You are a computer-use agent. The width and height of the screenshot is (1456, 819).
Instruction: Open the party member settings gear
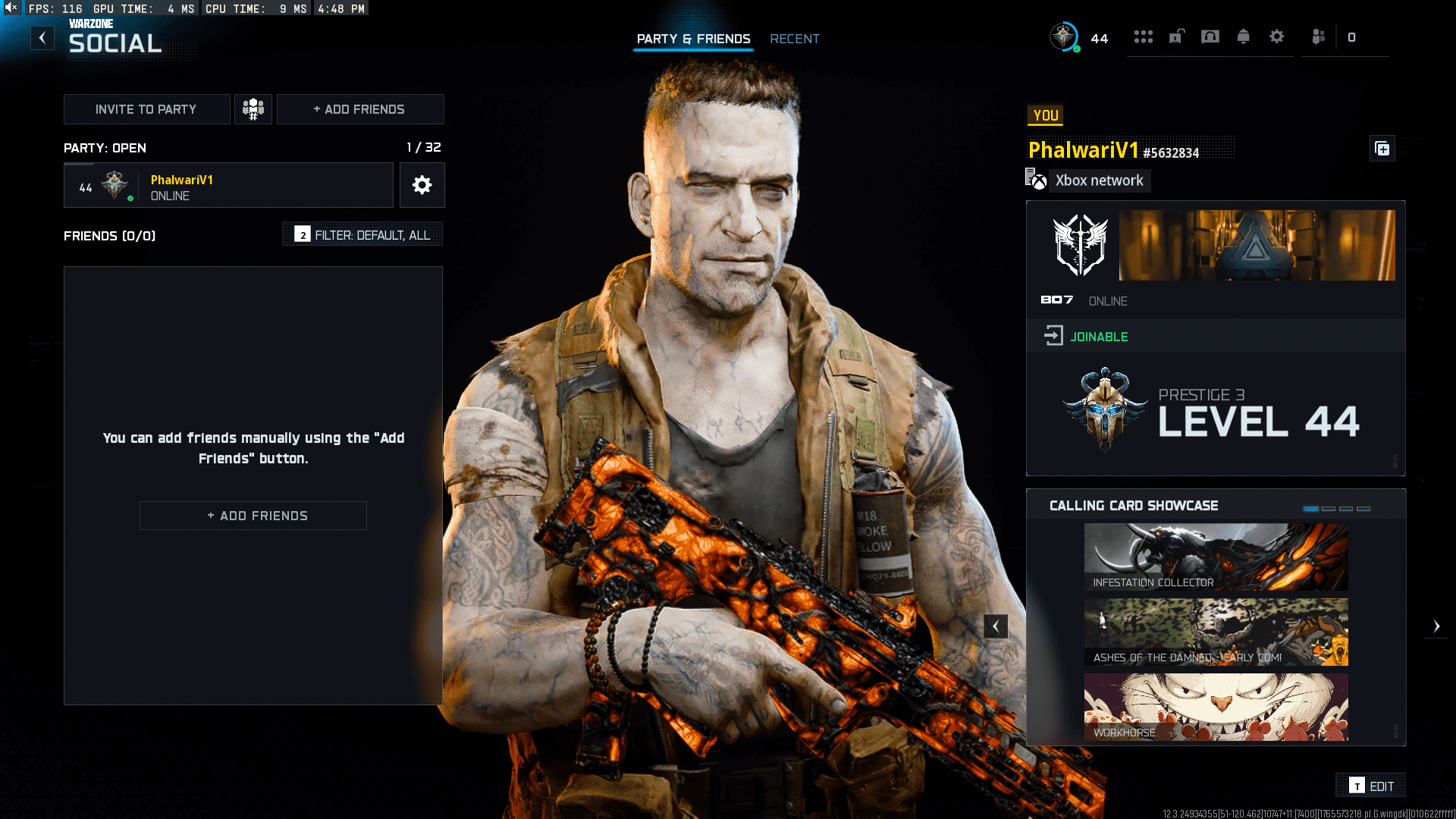[x=422, y=185]
